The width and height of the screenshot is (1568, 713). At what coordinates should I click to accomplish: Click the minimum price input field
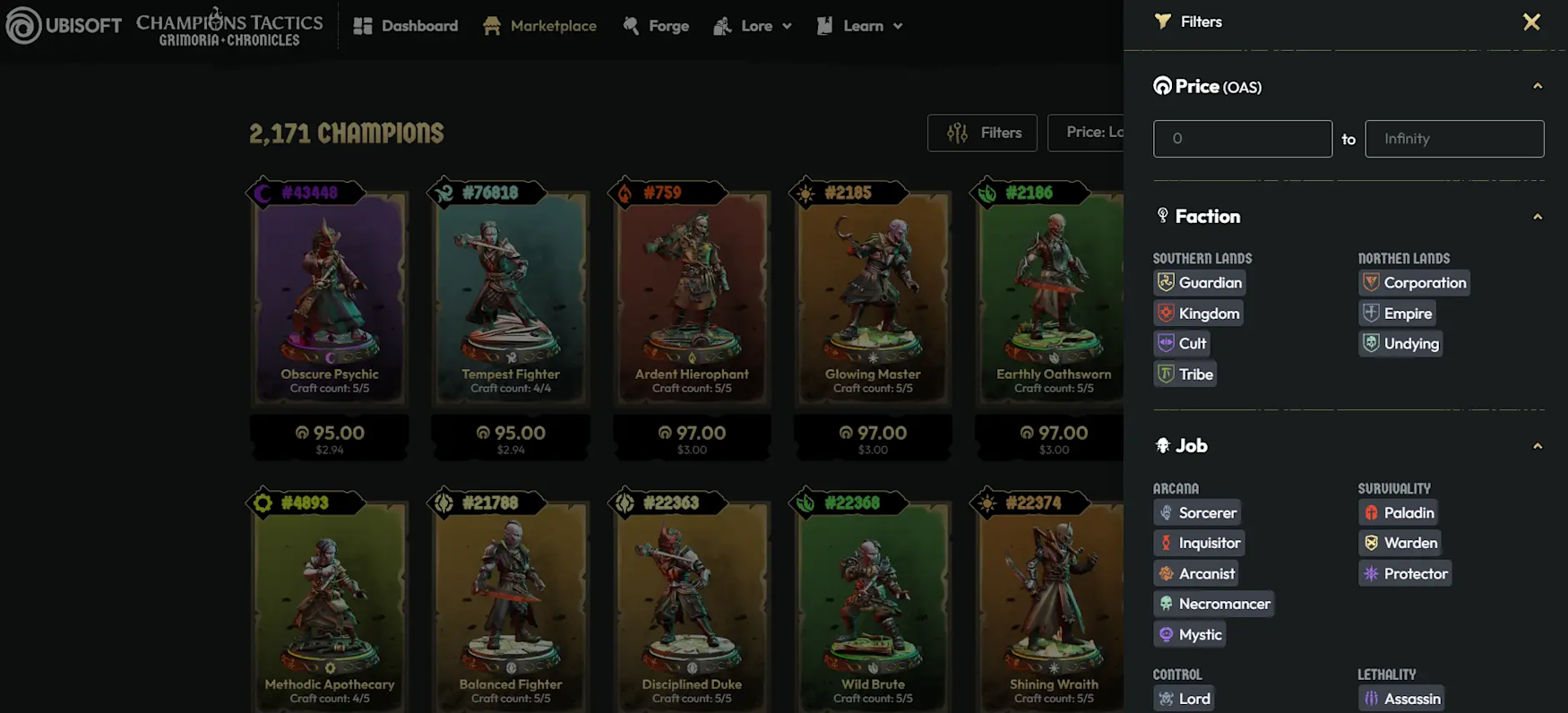1242,139
